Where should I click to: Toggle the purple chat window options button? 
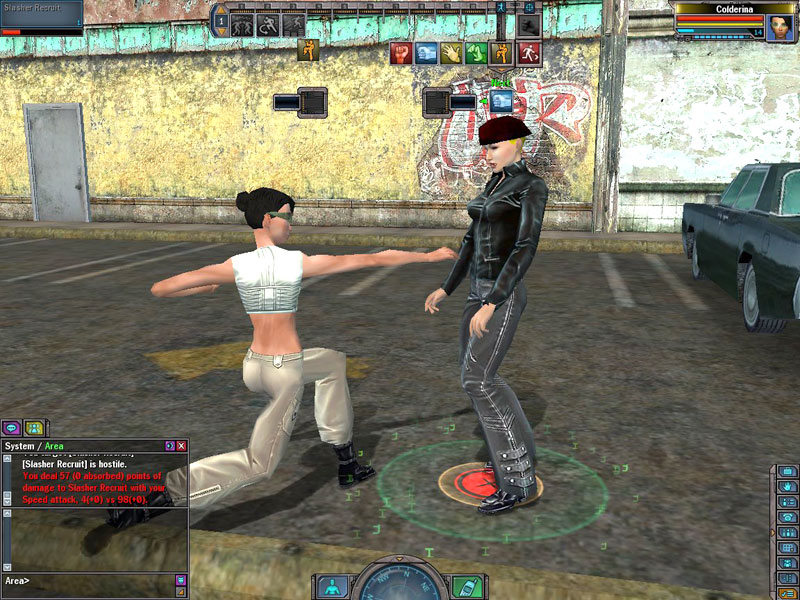169,446
